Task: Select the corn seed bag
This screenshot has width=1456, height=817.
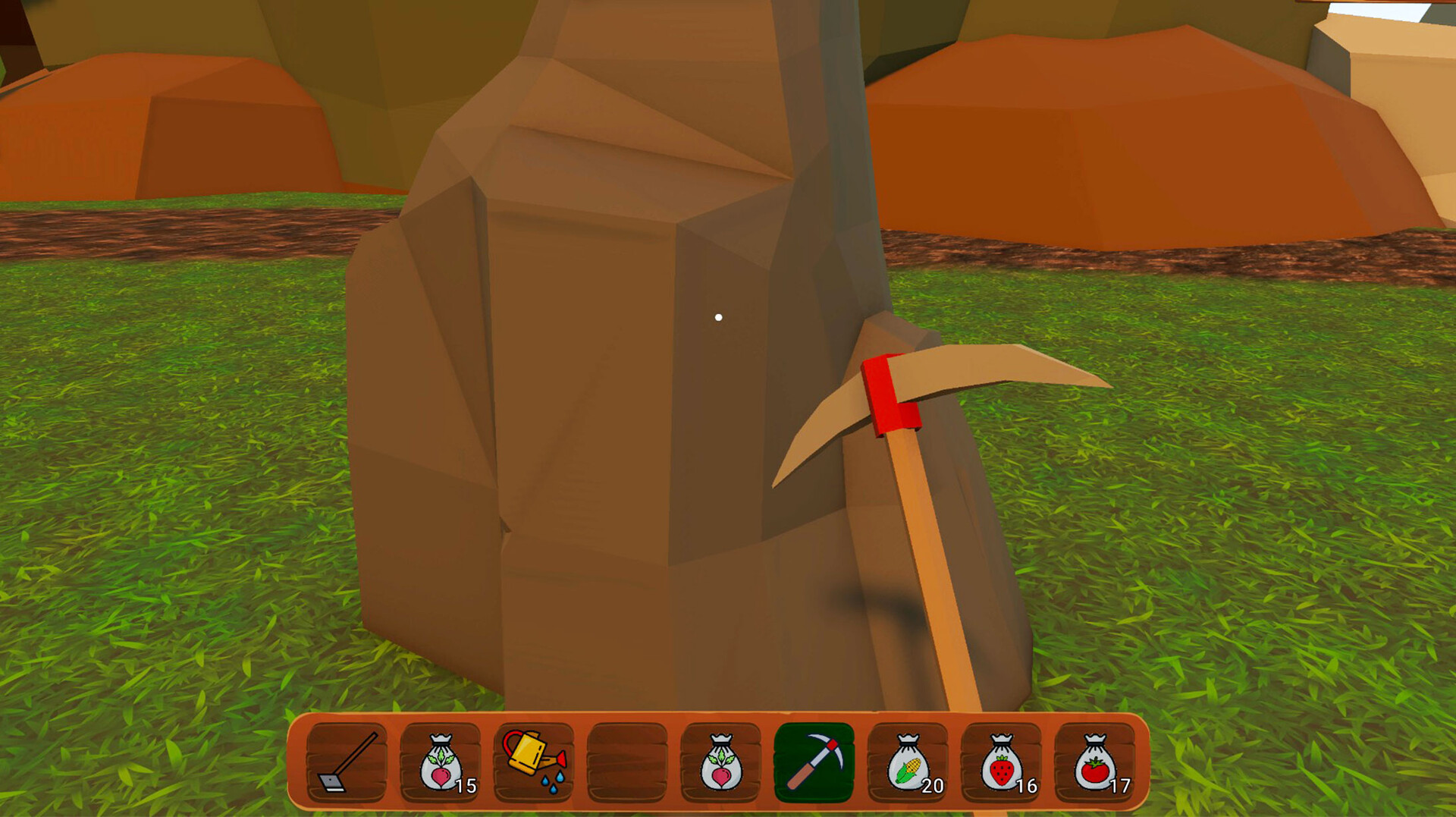Action: click(908, 762)
